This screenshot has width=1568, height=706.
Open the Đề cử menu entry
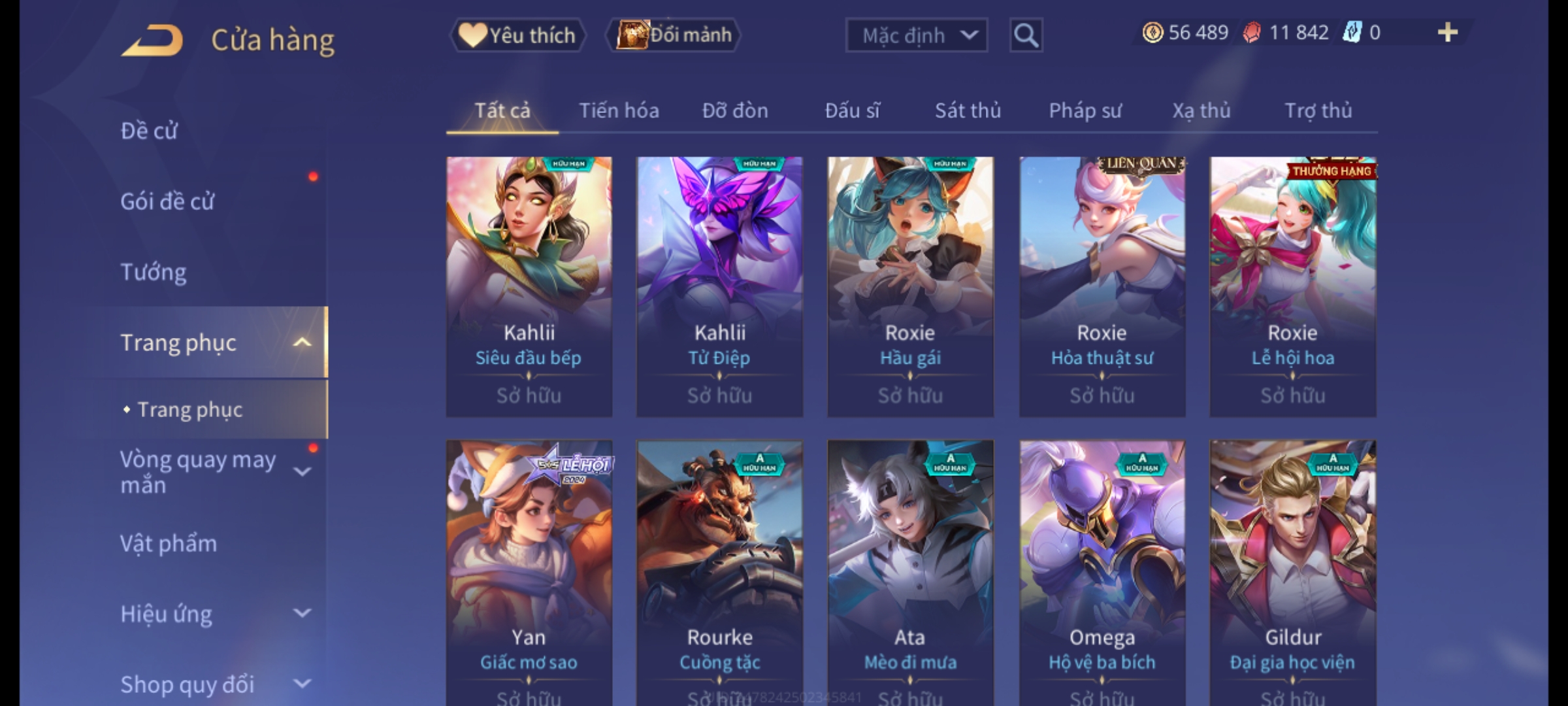(x=149, y=131)
